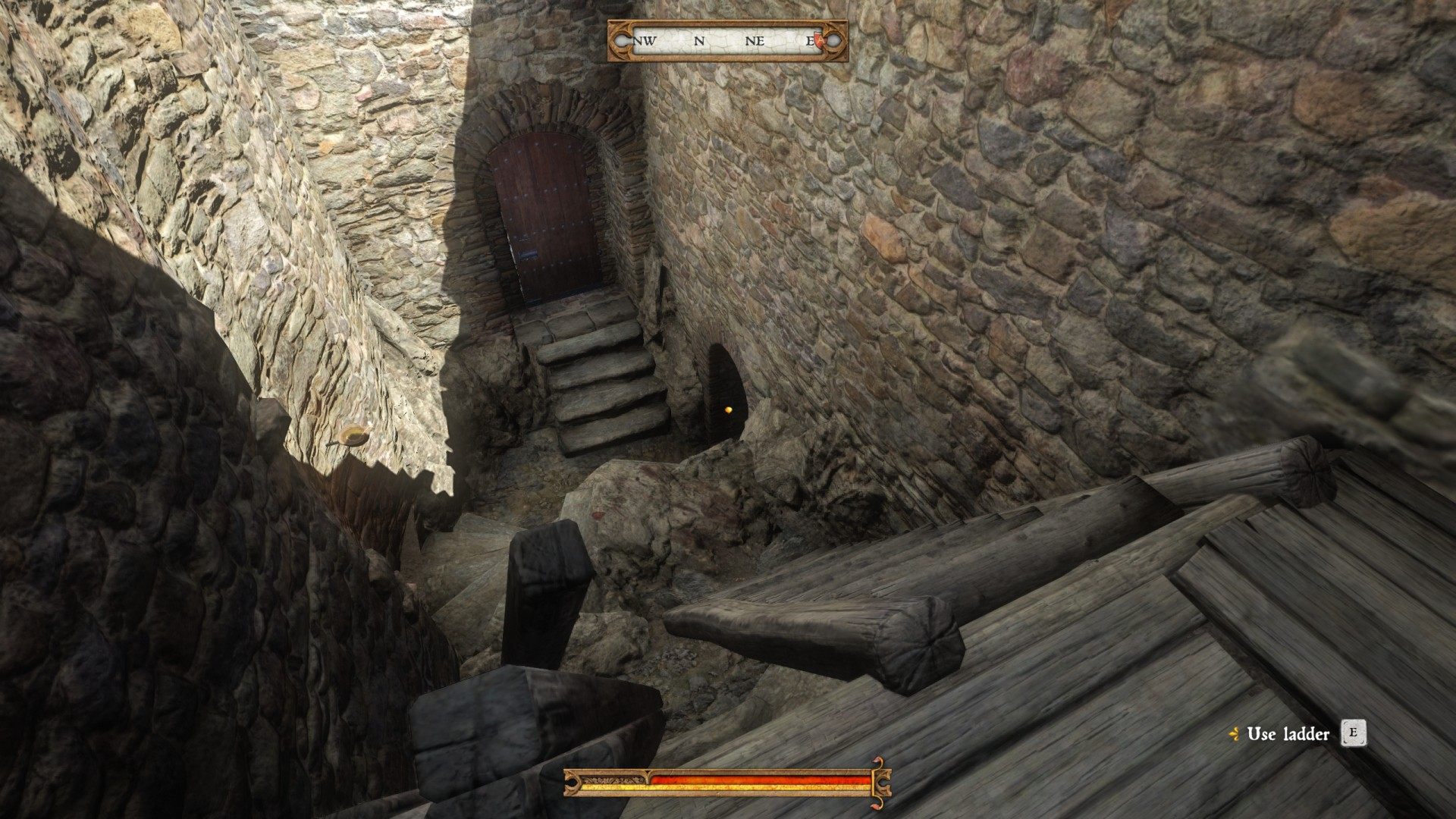1456x819 pixels.
Task: Click the wooden door atop the steps
Action: coord(548,212)
